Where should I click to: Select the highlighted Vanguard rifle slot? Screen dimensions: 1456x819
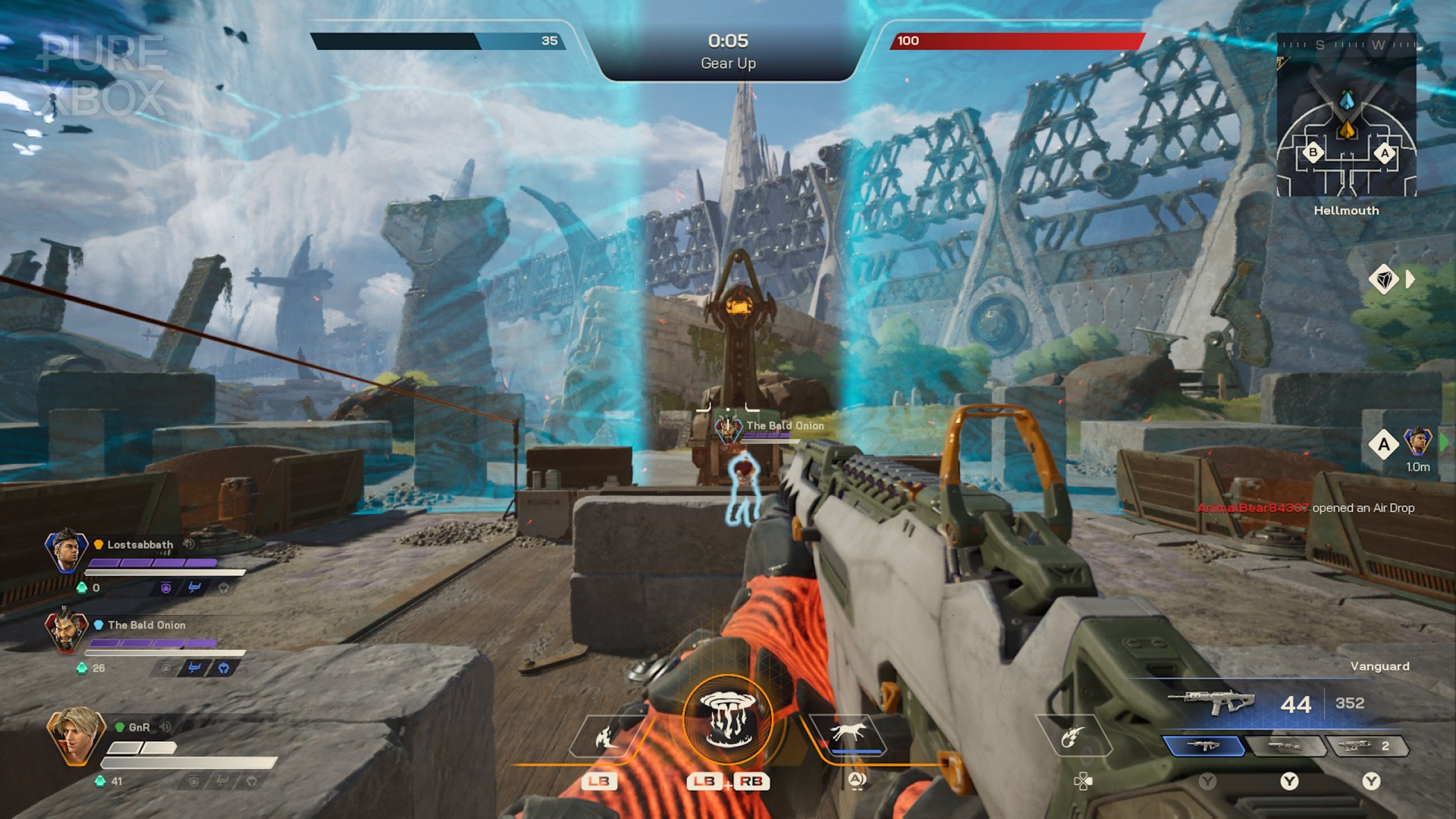[x=1203, y=746]
